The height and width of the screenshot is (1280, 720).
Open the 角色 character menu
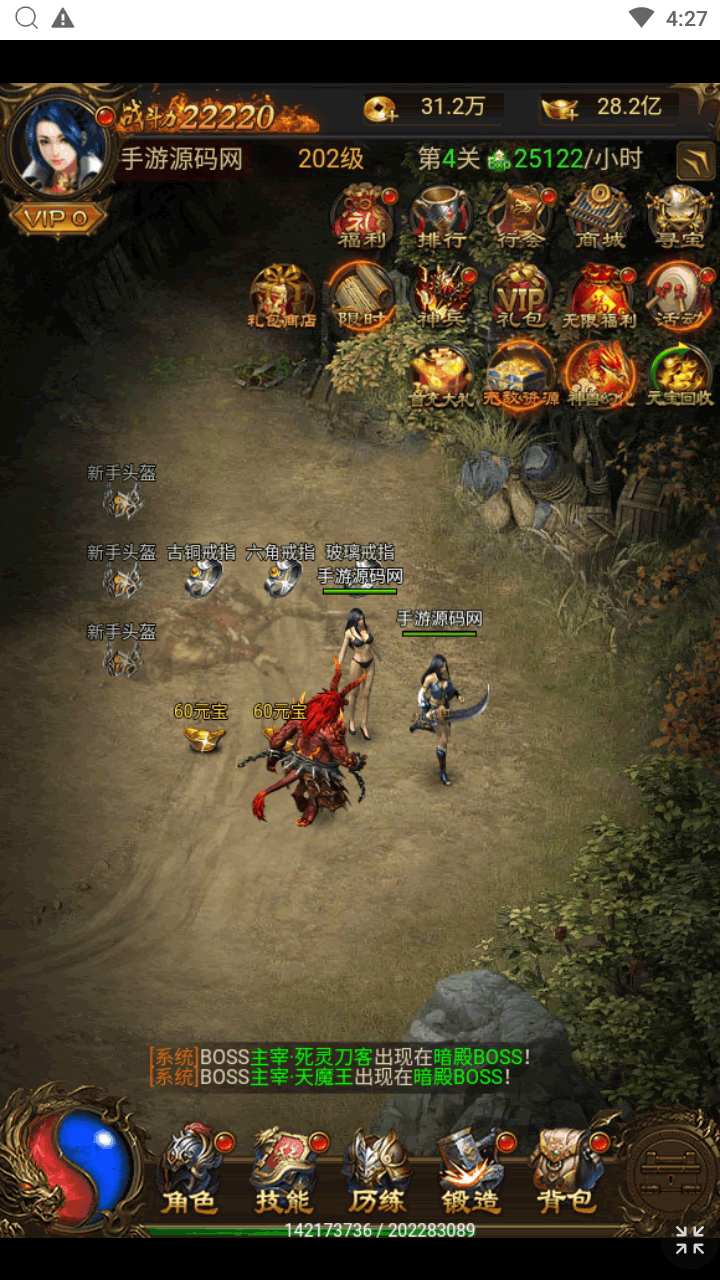[x=190, y=1168]
